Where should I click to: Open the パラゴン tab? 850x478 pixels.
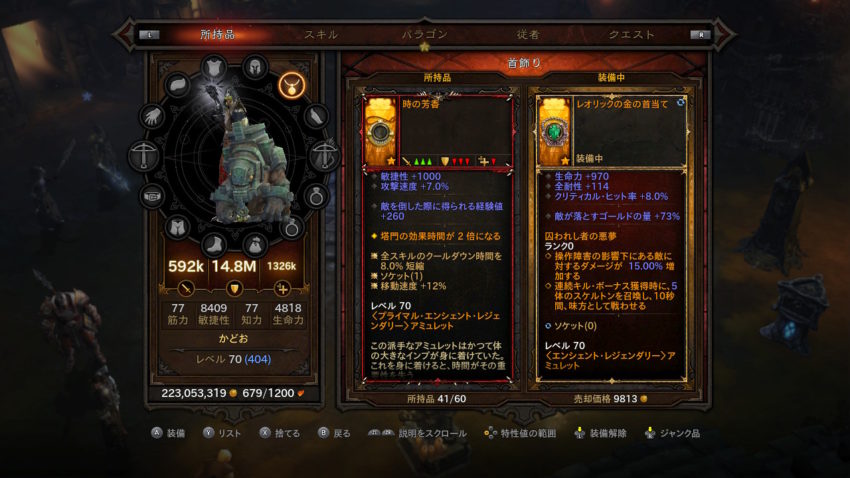[425, 34]
